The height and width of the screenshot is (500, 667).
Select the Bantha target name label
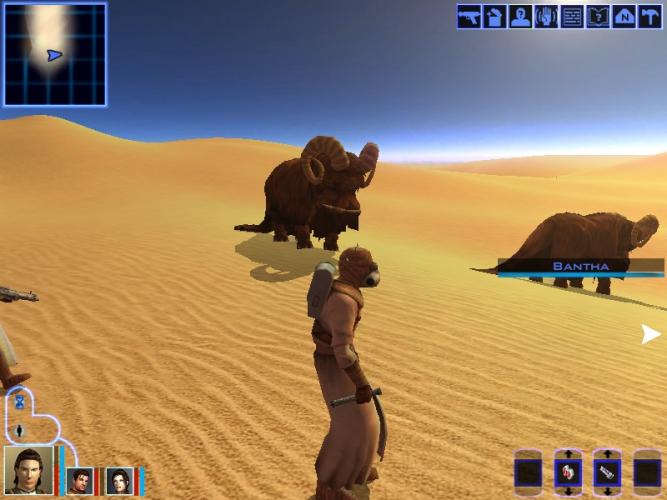click(580, 267)
